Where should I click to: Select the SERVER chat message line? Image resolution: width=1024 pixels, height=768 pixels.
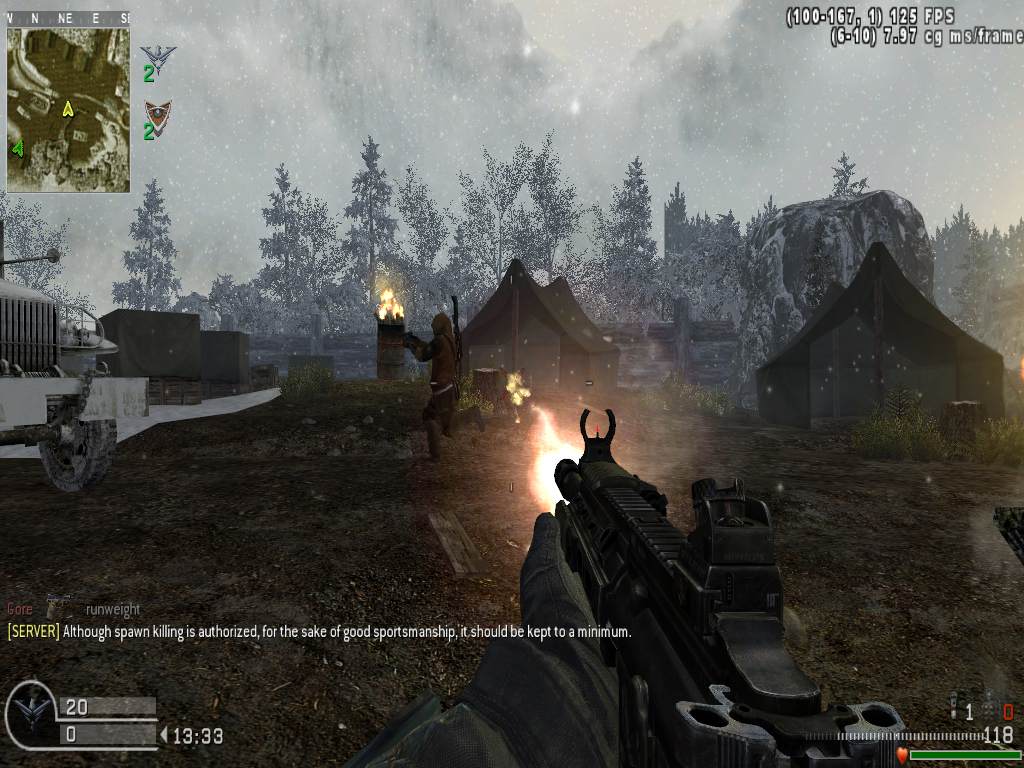320,632
